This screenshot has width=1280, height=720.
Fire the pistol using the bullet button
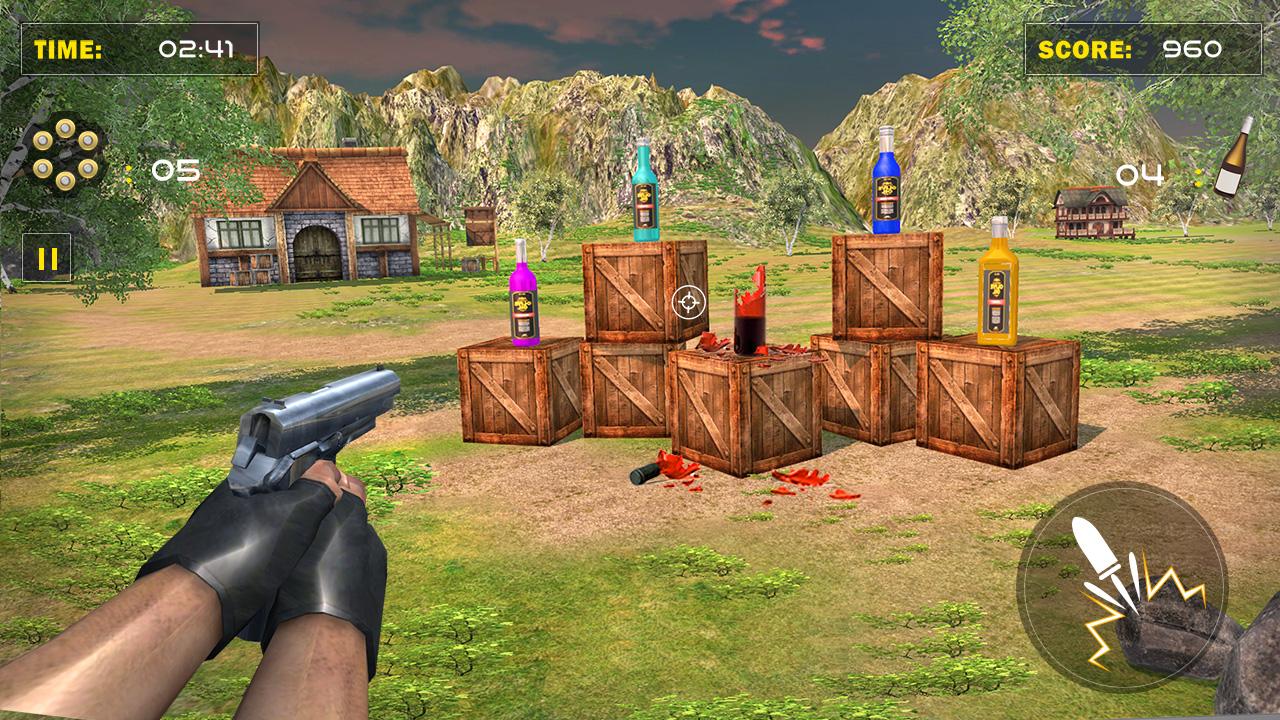[x=1121, y=586]
